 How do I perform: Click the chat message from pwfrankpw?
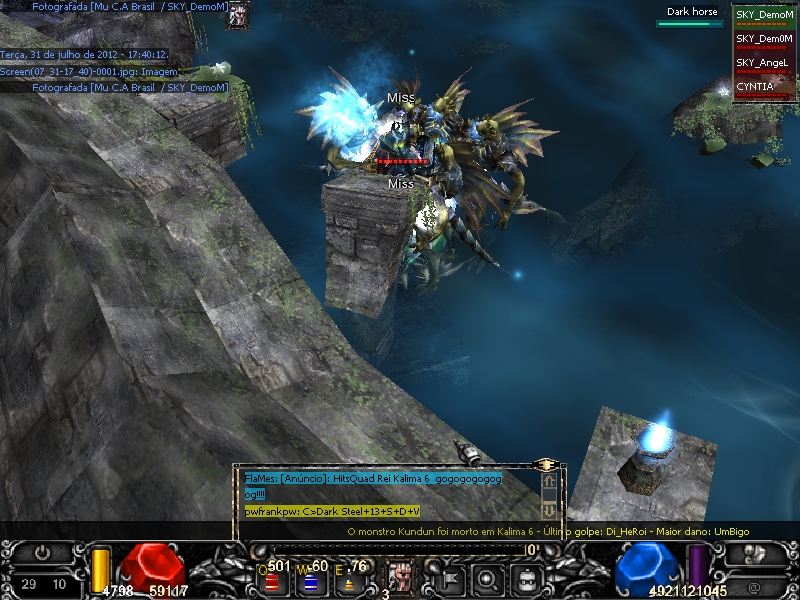332,511
